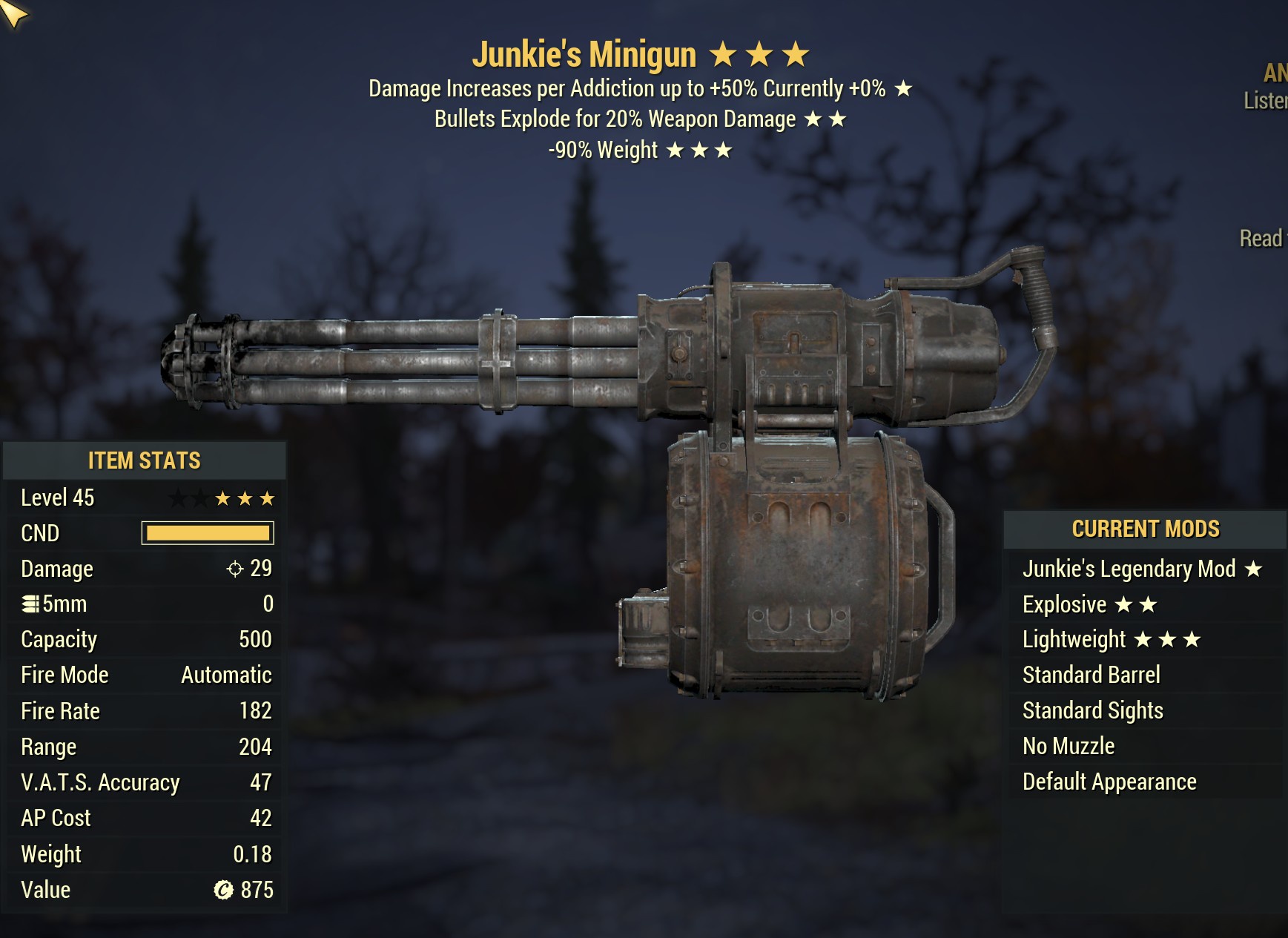
Task: Choose the Explosive two-star mod row
Action: [x=1089, y=604]
